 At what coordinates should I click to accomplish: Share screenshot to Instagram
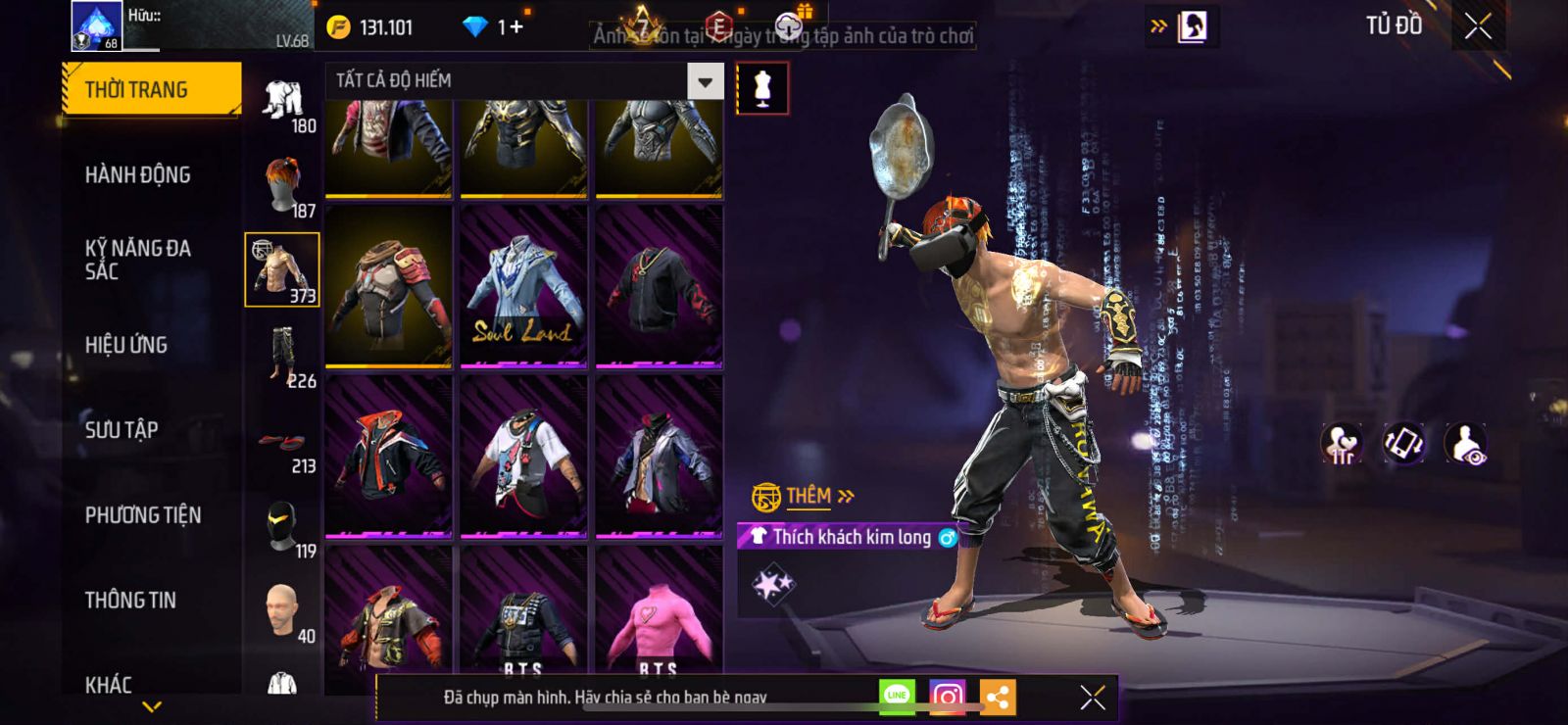coord(947,698)
